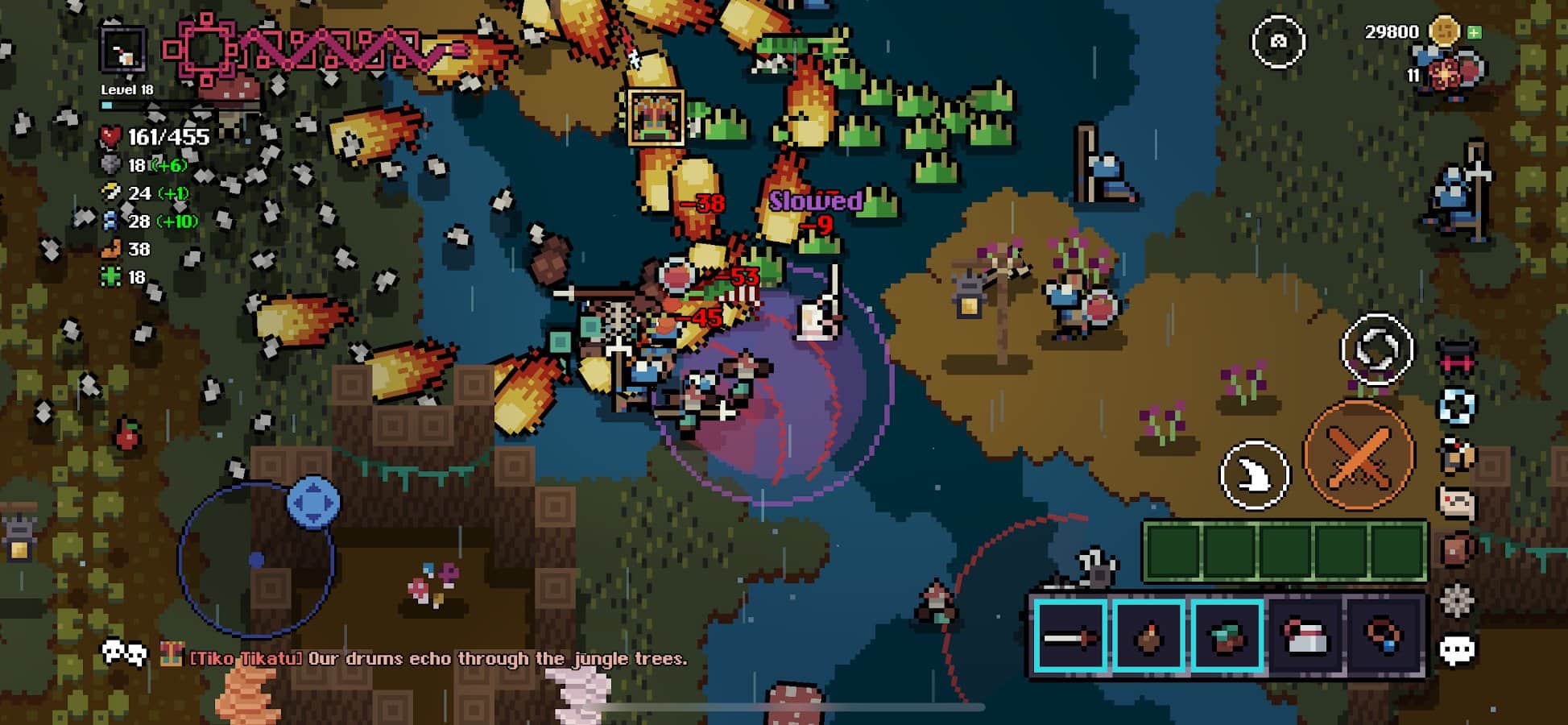Open the character portrait at top left
This screenshot has width=1568, height=725.
click(x=122, y=50)
